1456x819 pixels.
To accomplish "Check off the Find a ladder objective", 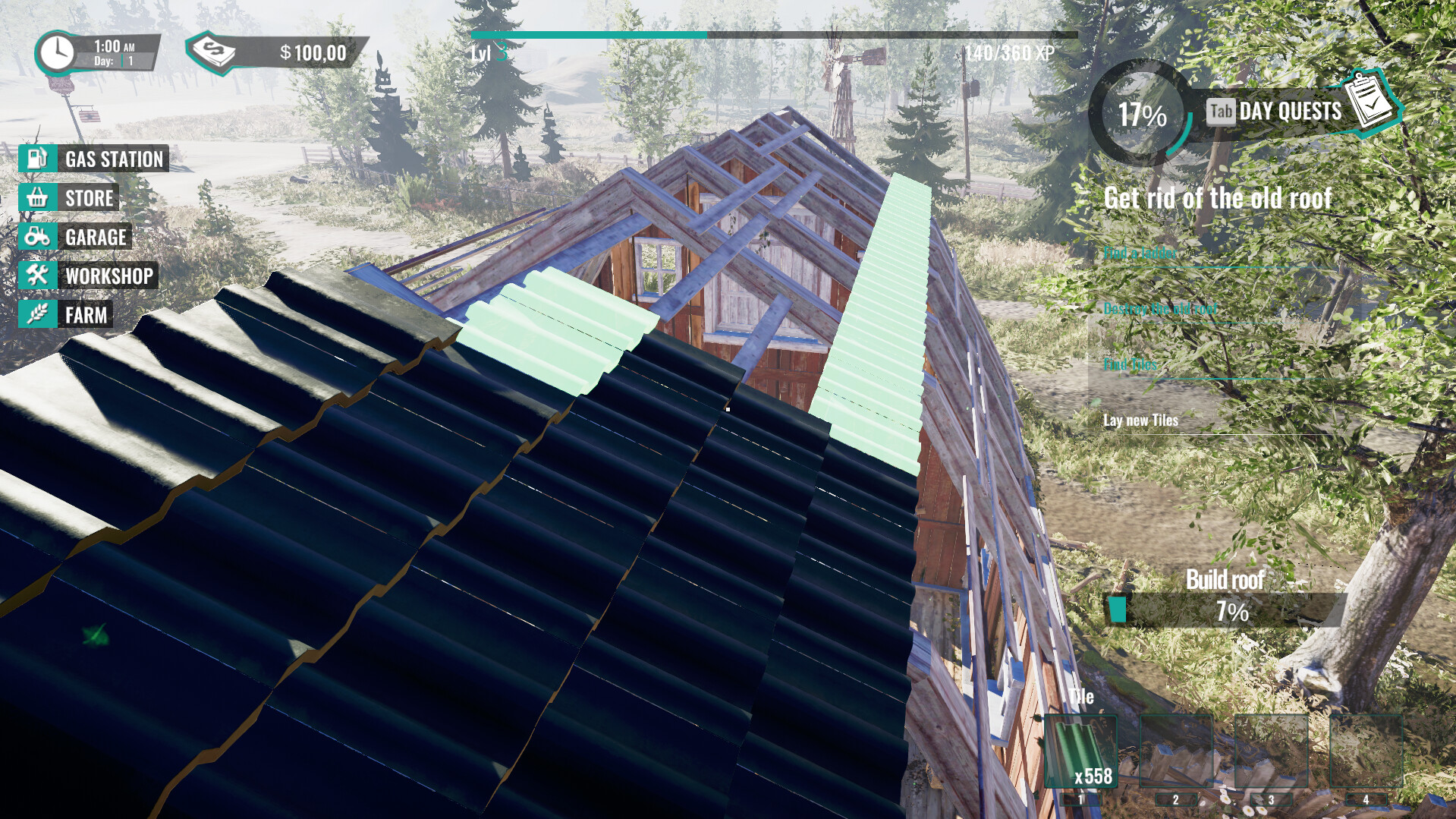I will (x=1141, y=253).
